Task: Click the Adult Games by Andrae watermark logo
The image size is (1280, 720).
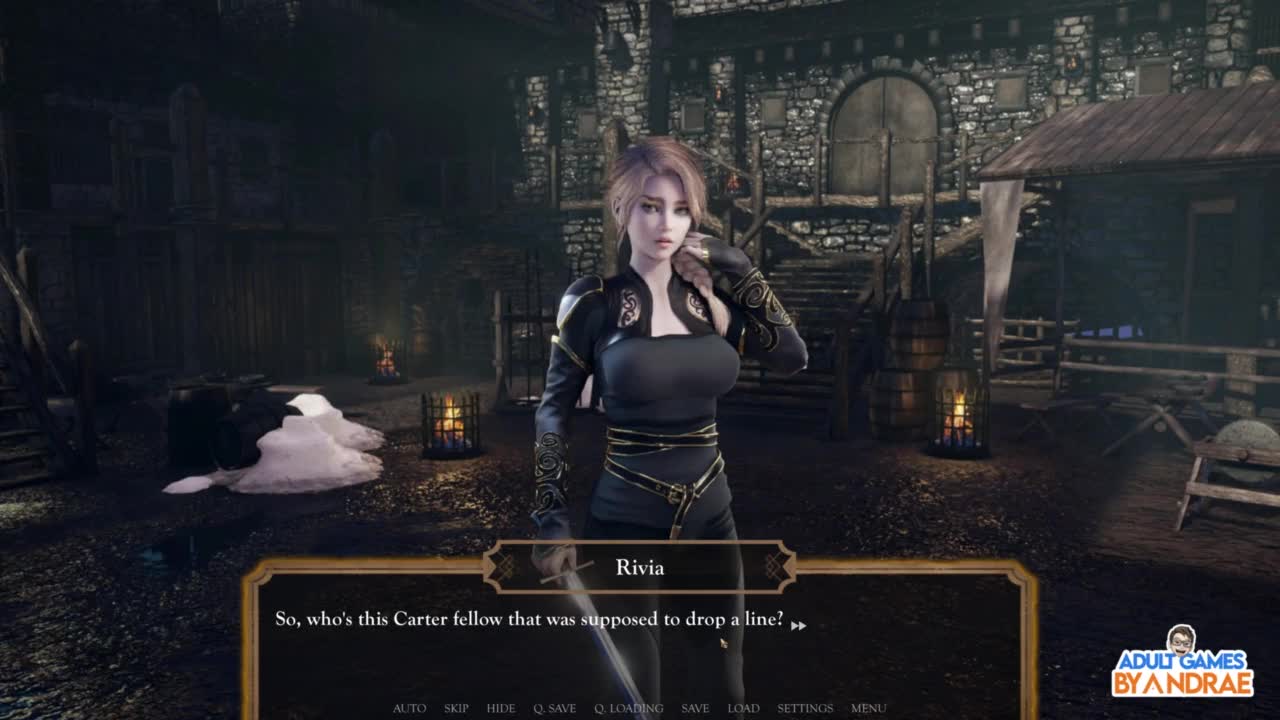Action: click(x=1182, y=663)
